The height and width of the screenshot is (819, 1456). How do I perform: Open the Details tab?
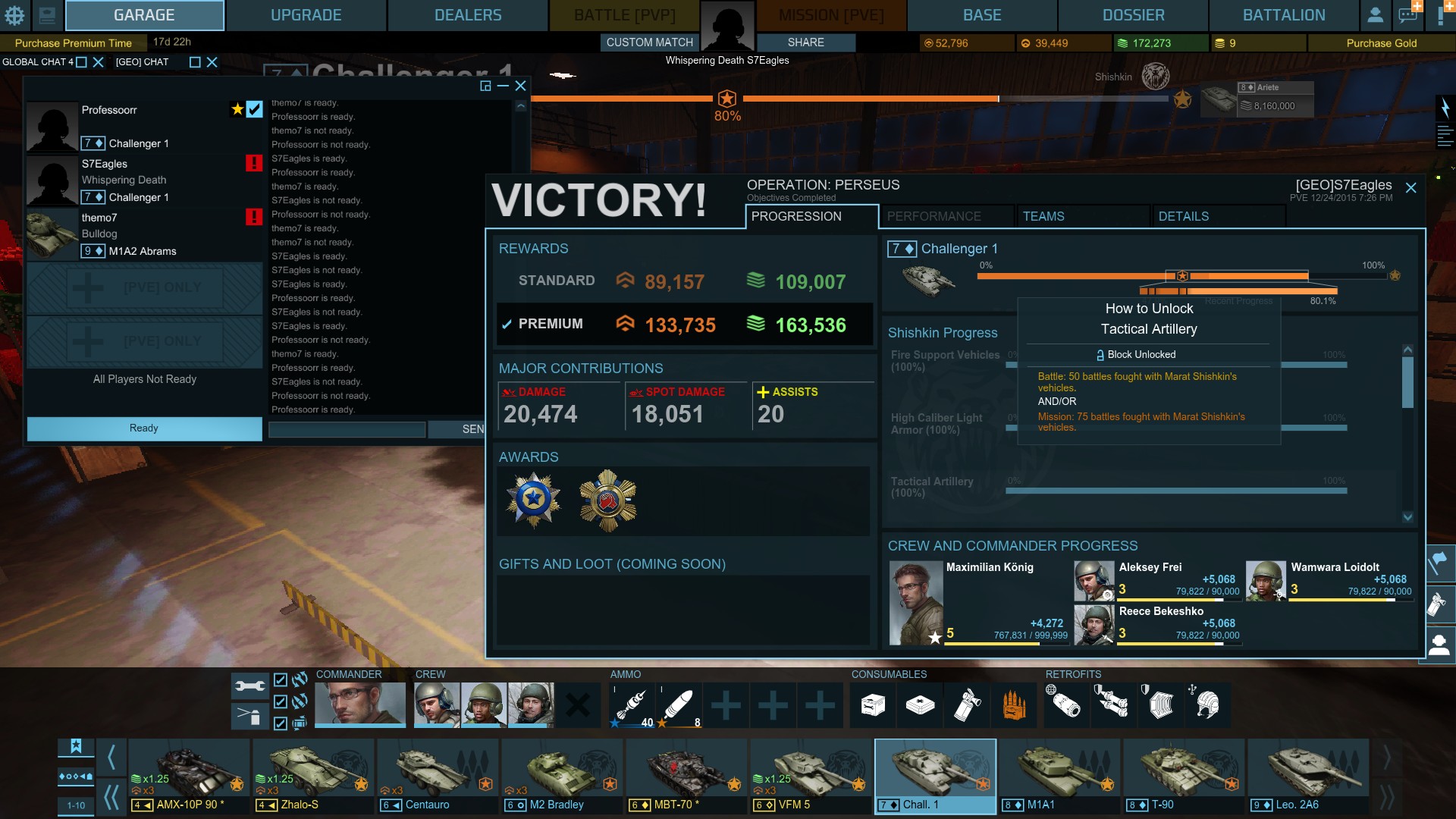[1217, 216]
